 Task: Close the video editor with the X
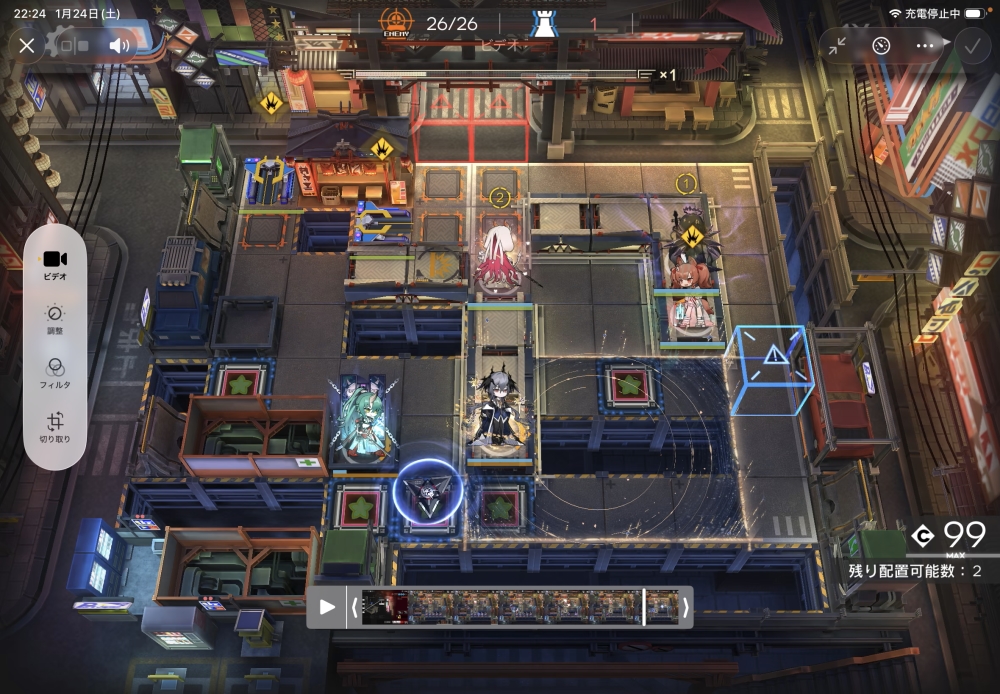[x=27, y=45]
